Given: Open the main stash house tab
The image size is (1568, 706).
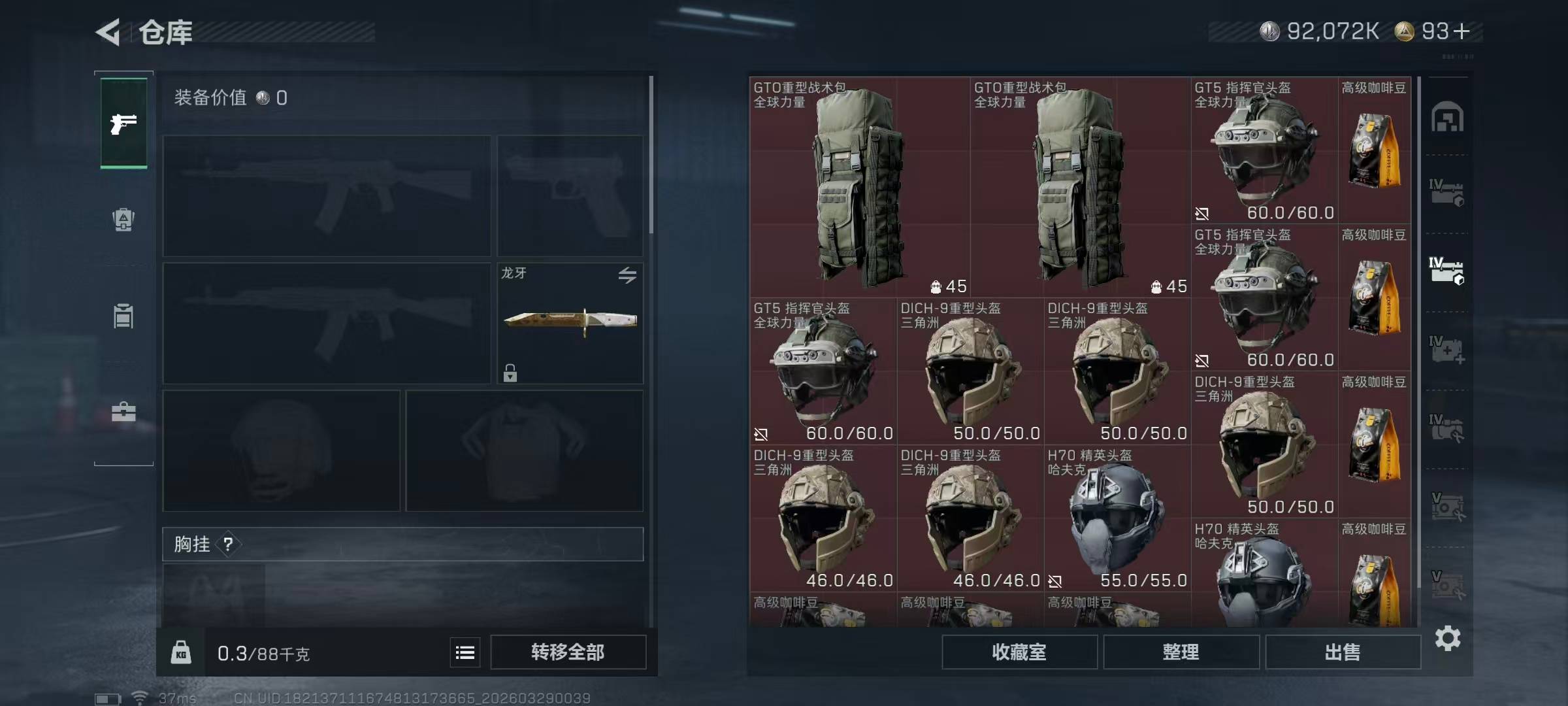Looking at the screenshot, I should tap(1447, 118).
